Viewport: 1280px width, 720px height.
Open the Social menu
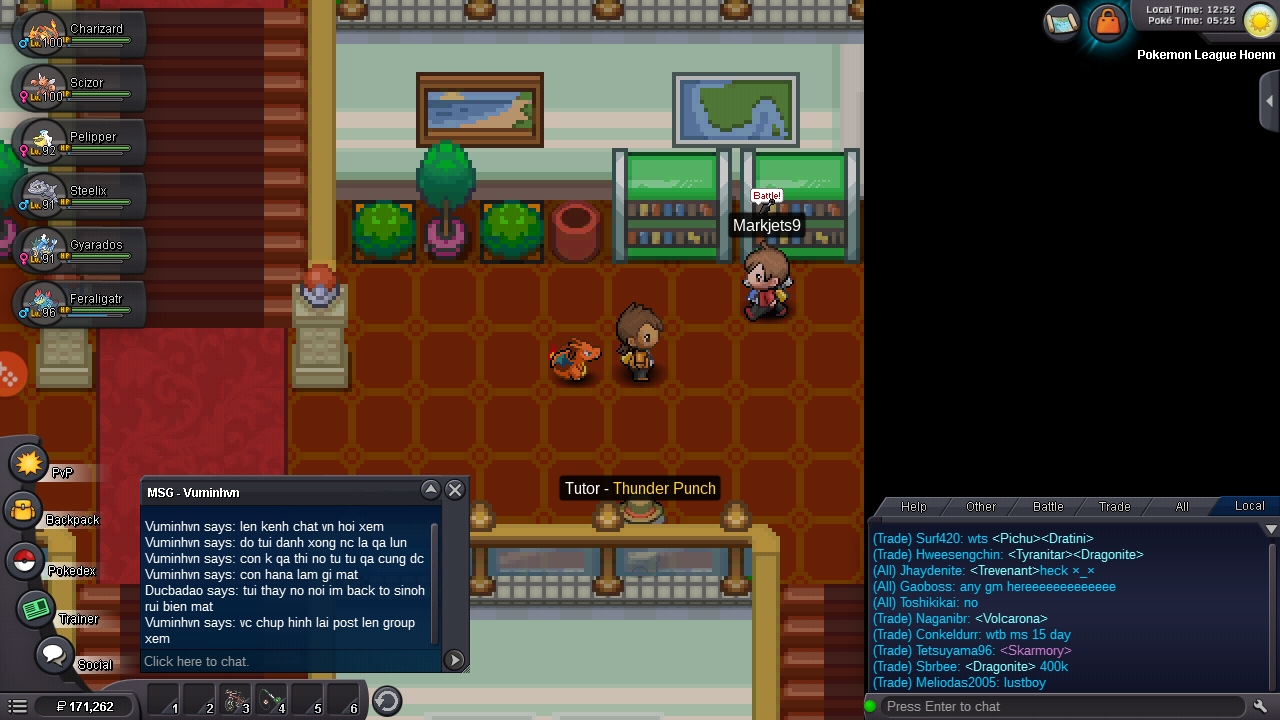click(x=54, y=656)
